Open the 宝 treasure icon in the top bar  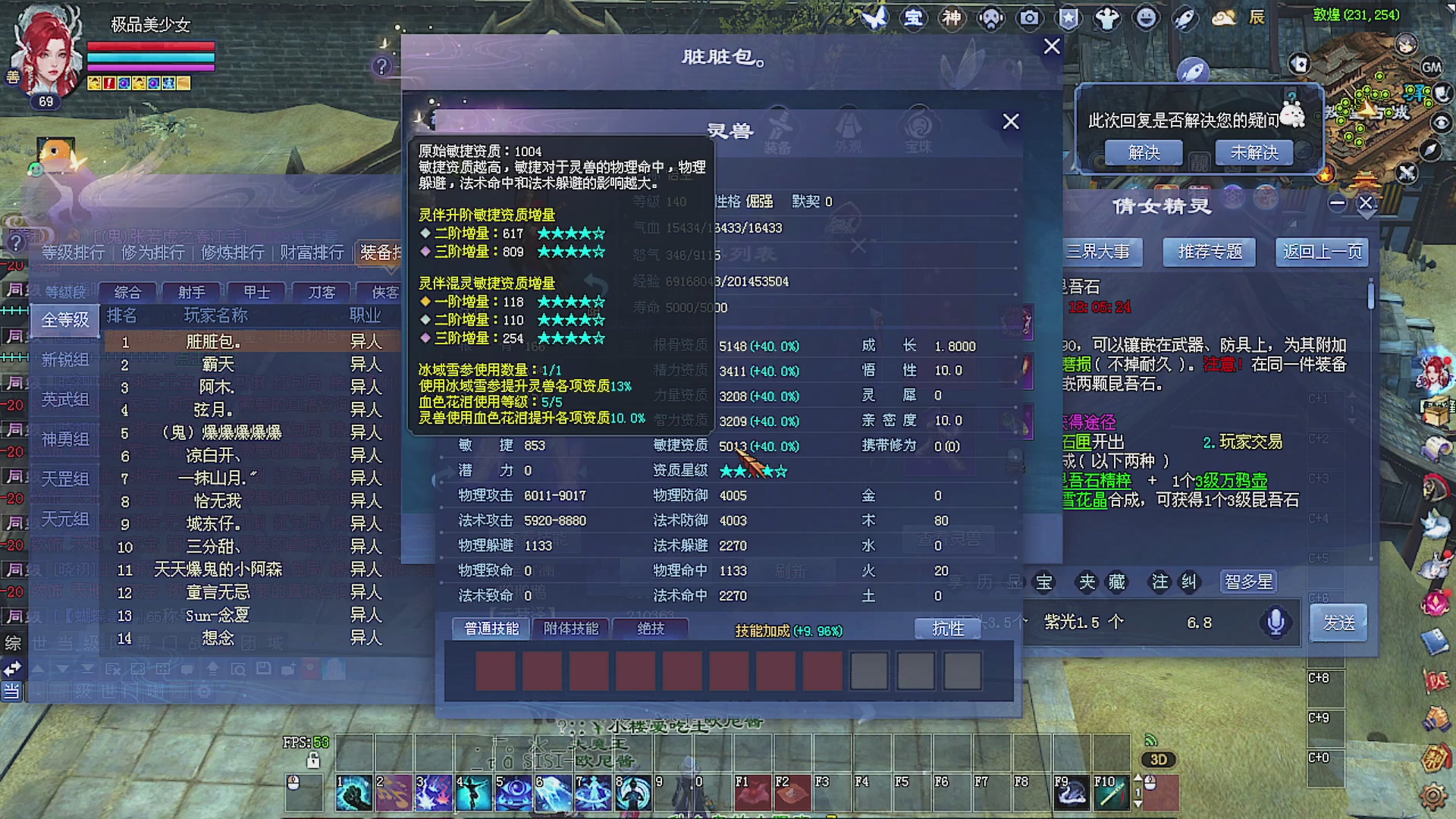[915, 19]
